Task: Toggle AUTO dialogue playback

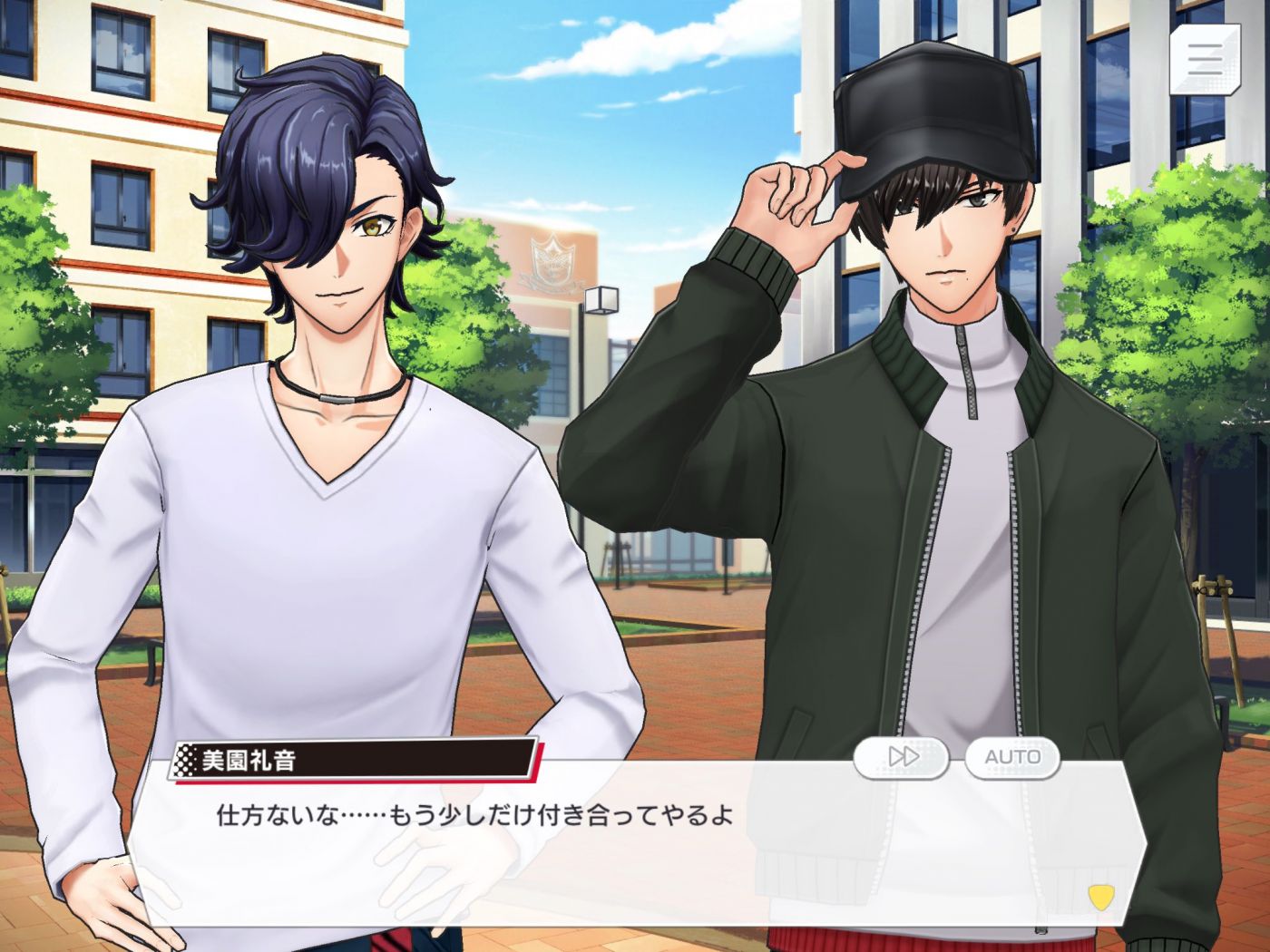Action: tap(1012, 757)
